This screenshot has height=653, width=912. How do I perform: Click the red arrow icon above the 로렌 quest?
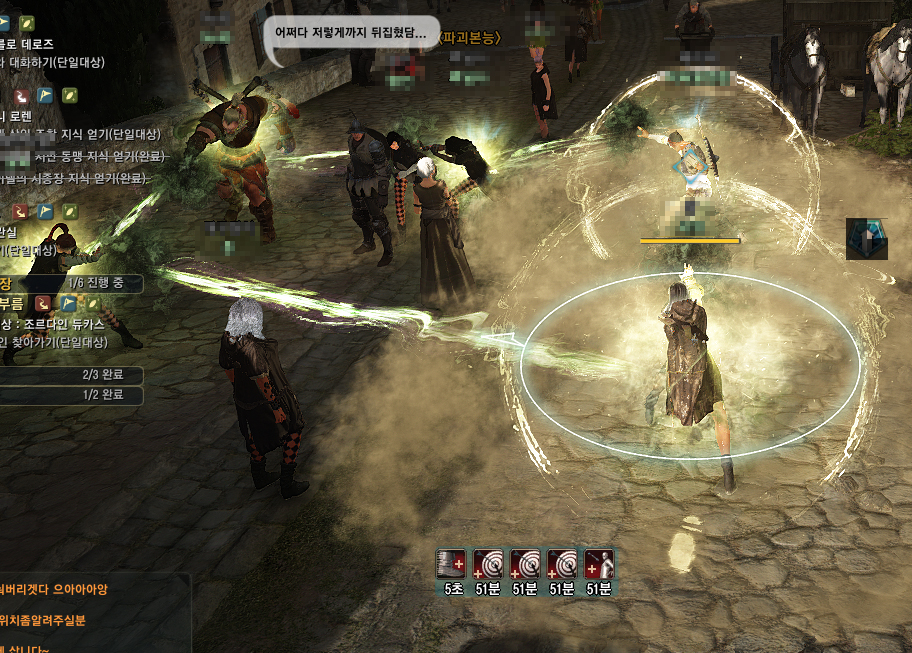point(21,95)
